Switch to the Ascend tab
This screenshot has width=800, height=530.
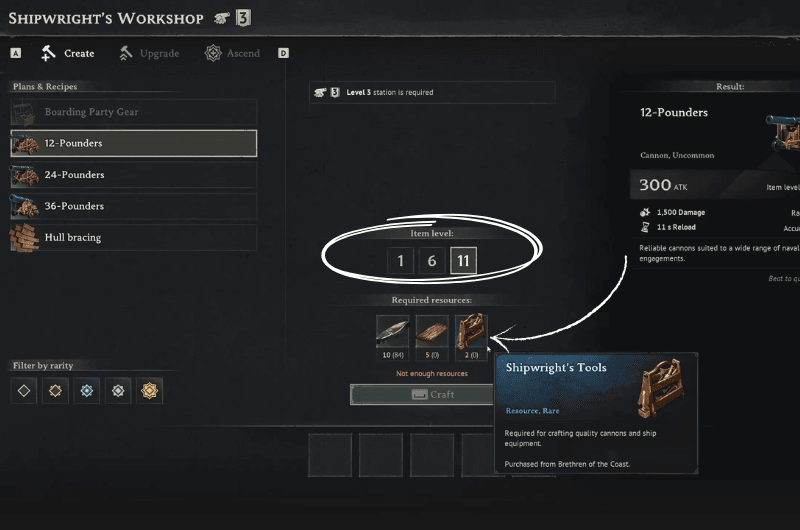[x=232, y=53]
